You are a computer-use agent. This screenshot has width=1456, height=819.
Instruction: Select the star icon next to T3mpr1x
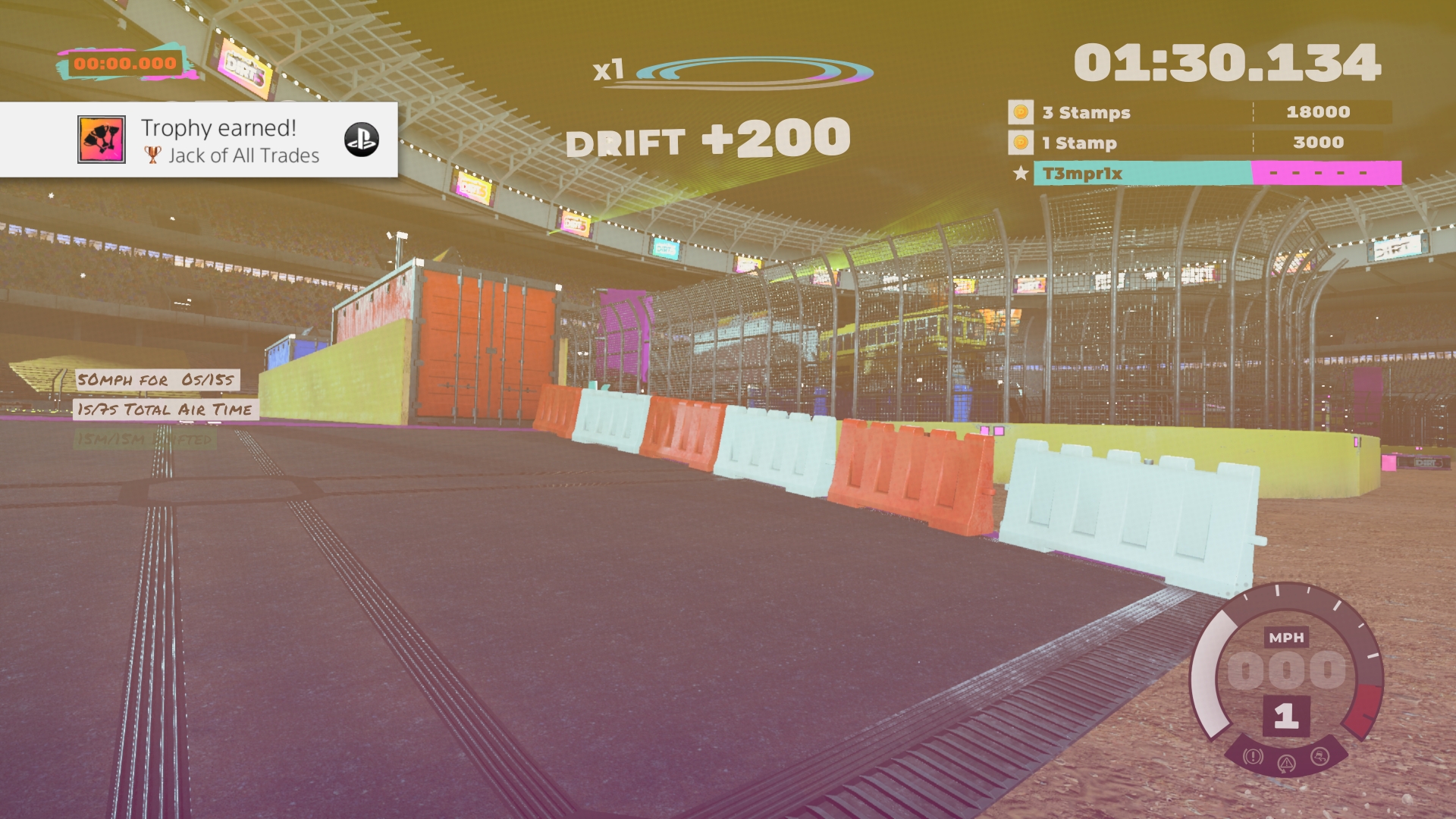[x=1018, y=174]
